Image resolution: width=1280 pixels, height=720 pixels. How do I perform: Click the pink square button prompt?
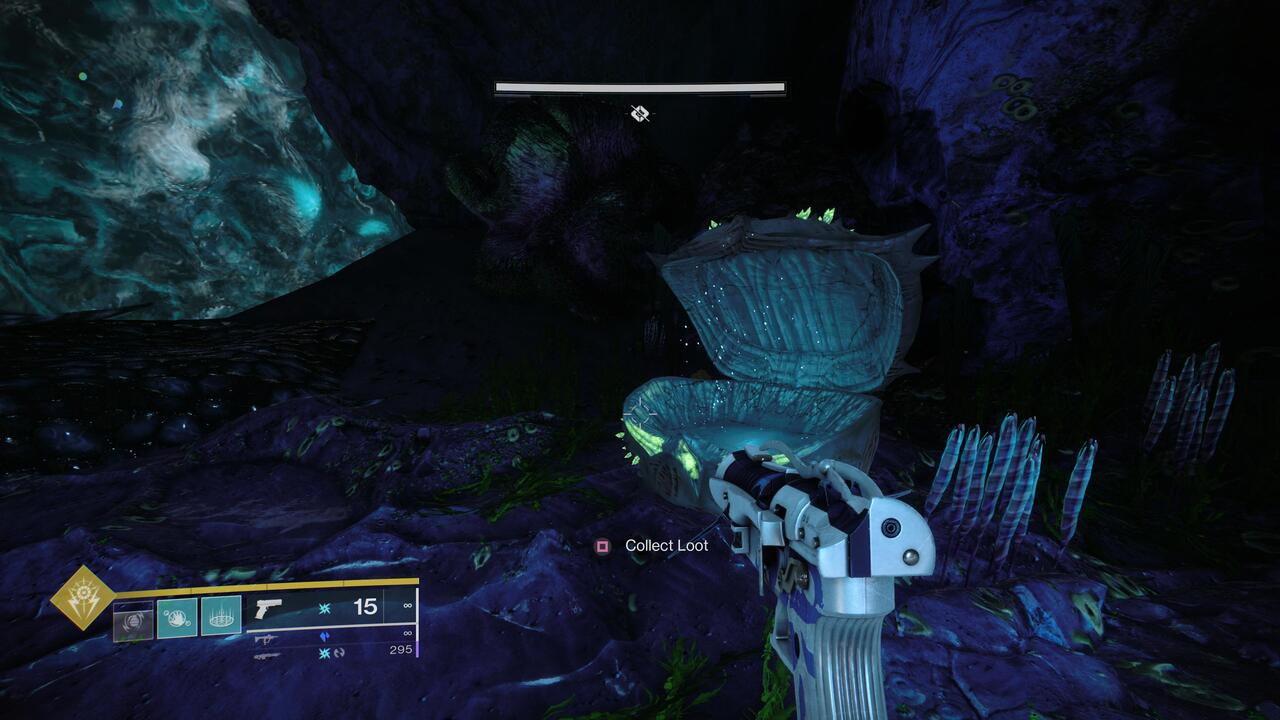[x=603, y=545]
